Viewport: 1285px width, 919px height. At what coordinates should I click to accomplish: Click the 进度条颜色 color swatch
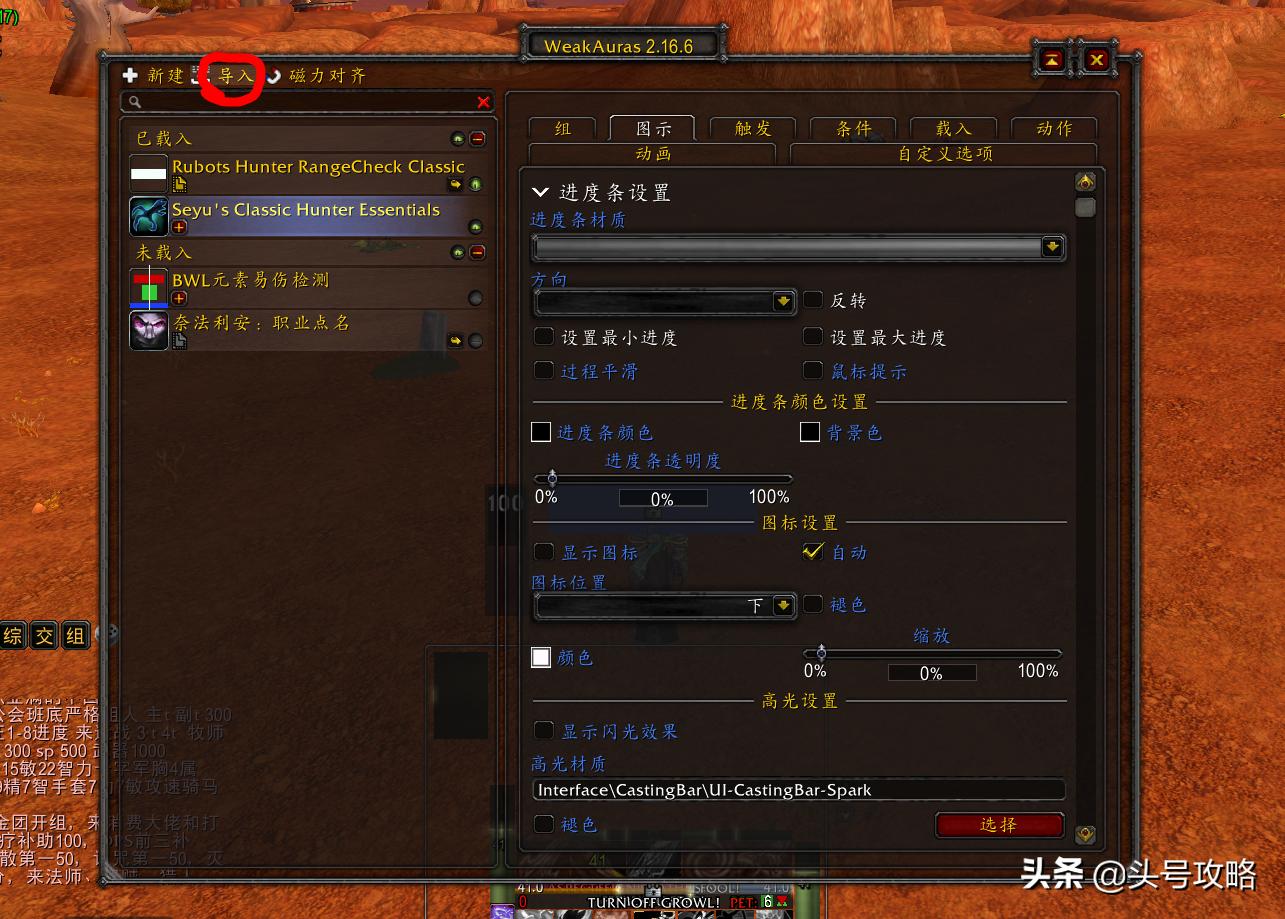[541, 431]
